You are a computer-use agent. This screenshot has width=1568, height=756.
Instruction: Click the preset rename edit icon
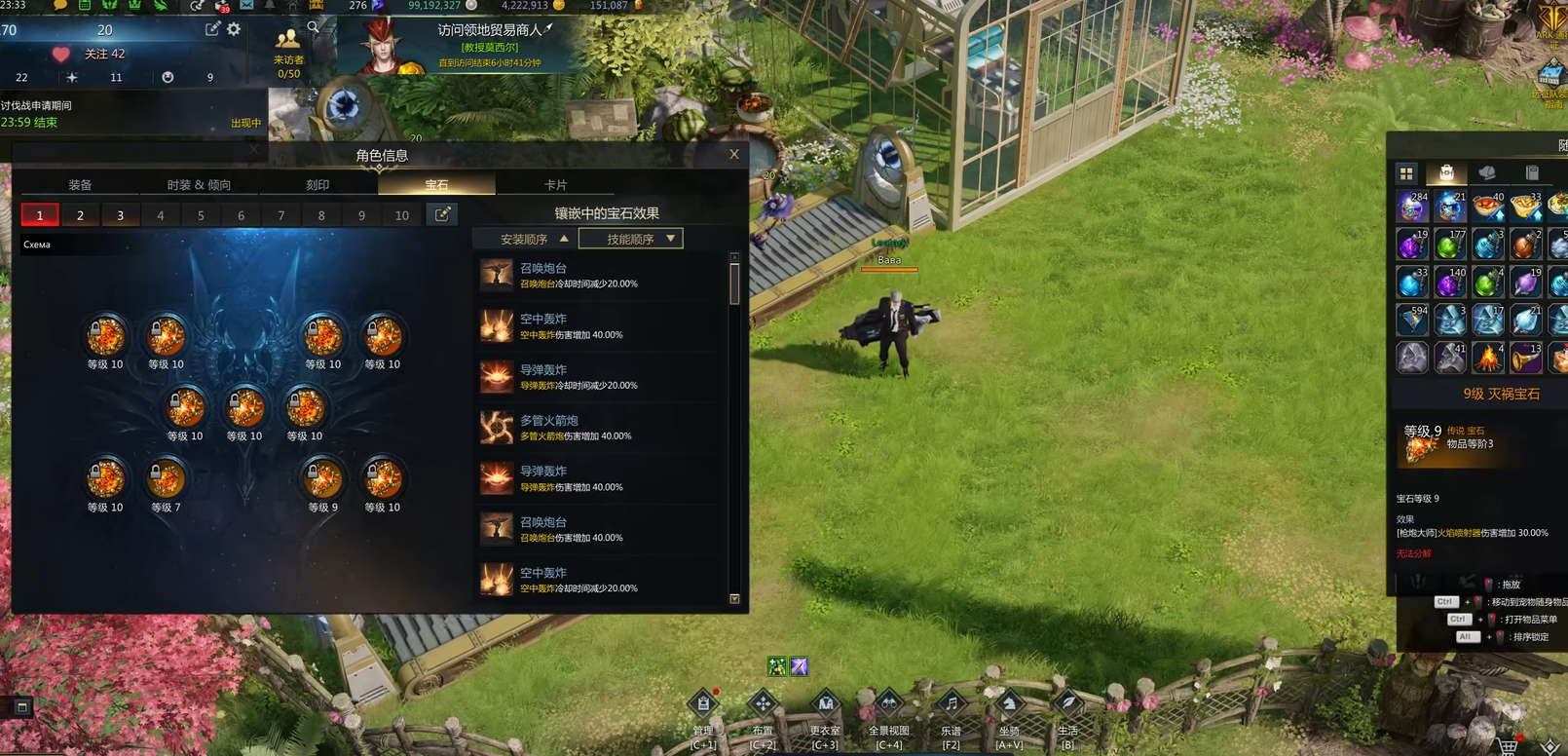coord(442,214)
